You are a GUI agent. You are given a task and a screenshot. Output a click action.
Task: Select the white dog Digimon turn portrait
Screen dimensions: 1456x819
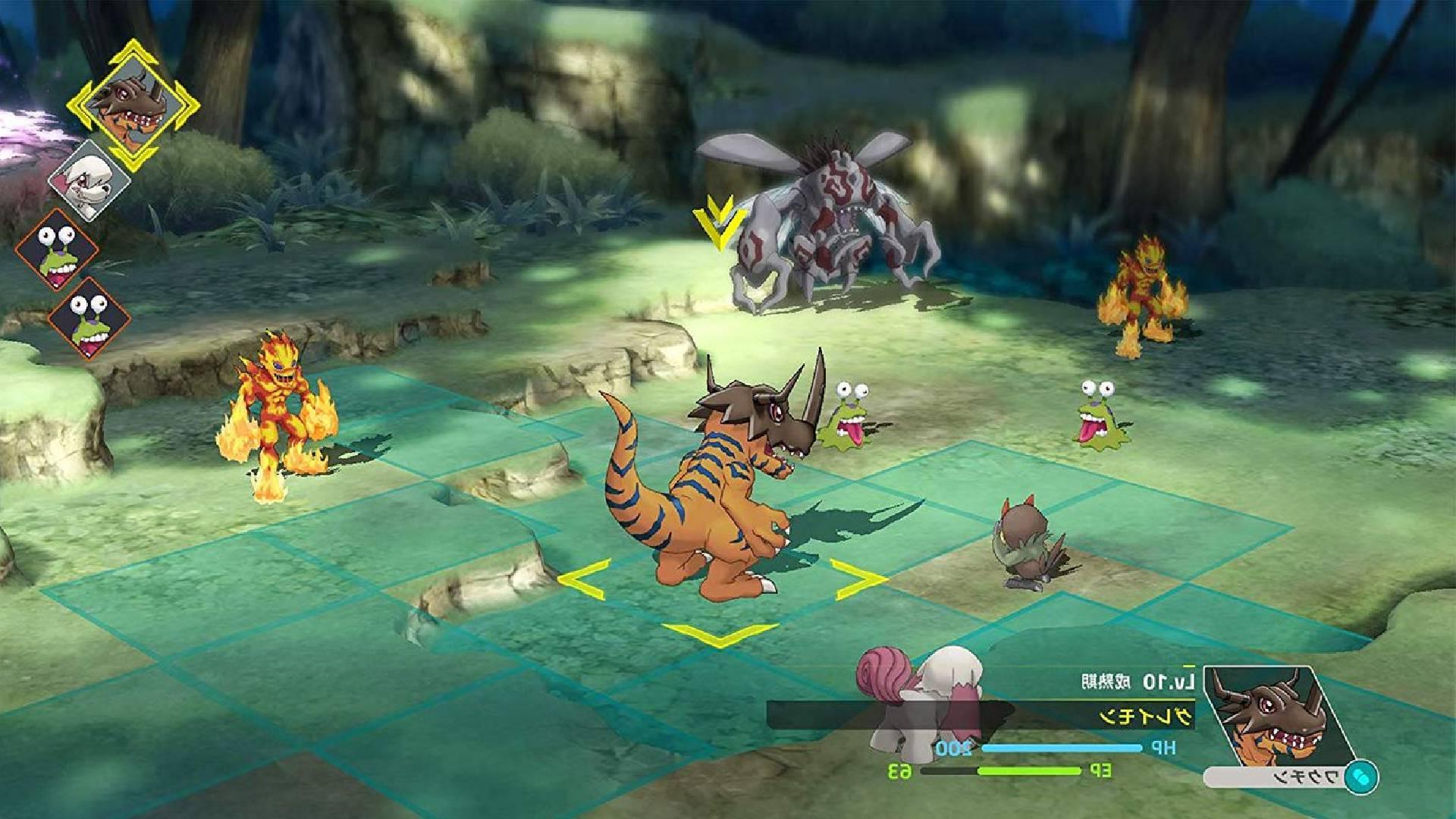pyautogui.click(x=89, y=181)
